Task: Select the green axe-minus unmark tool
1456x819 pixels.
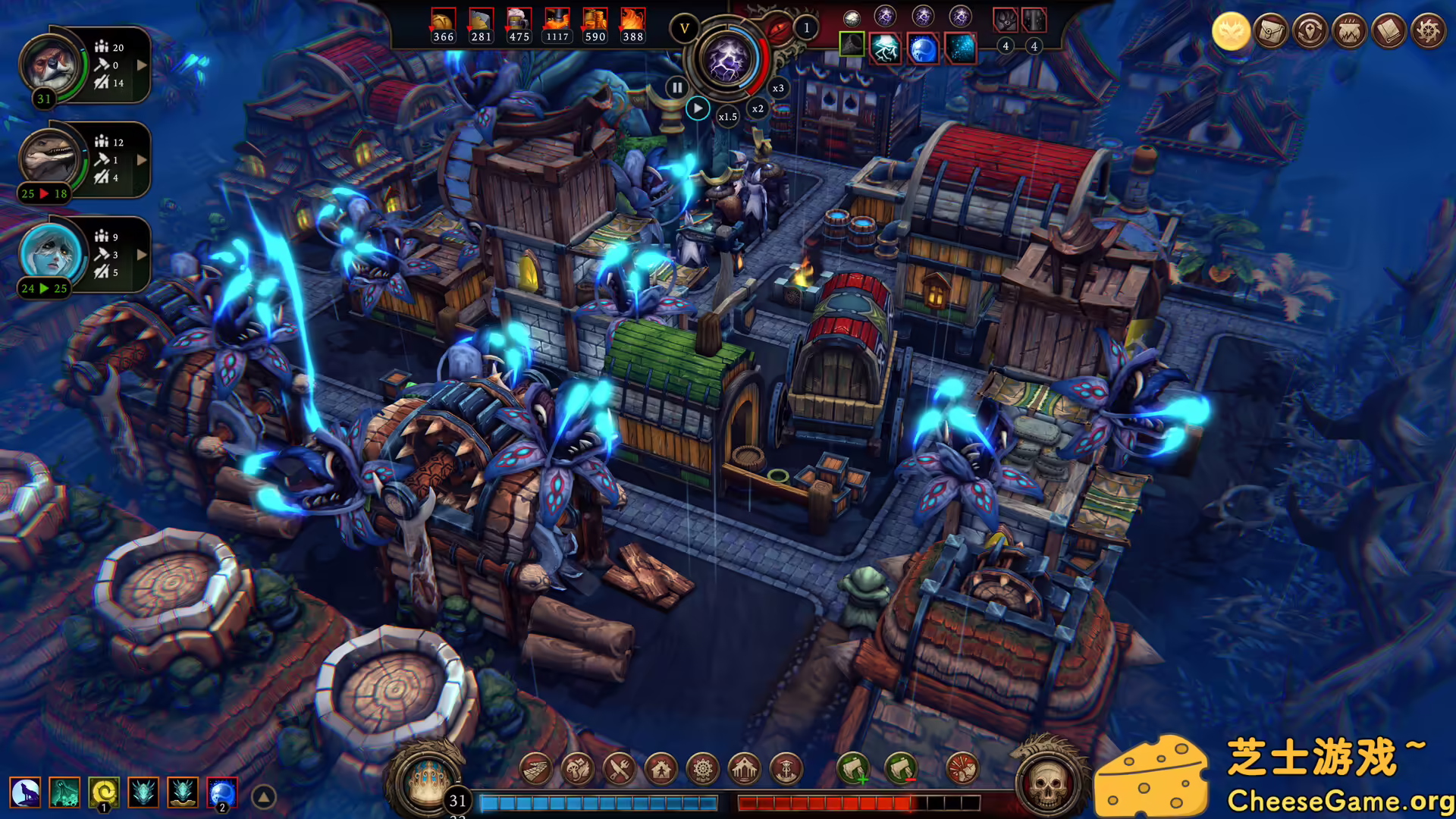Action: click(901, 770)
